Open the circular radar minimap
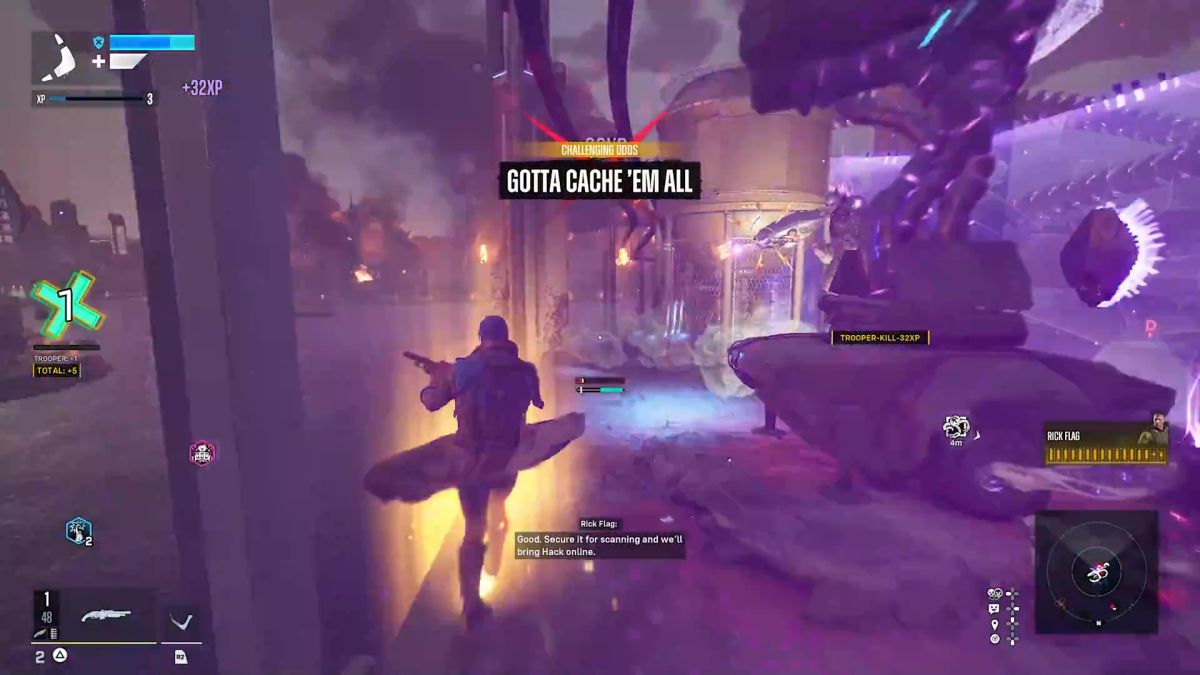This screenshot has height=675, width=1200. (1096, 573)
